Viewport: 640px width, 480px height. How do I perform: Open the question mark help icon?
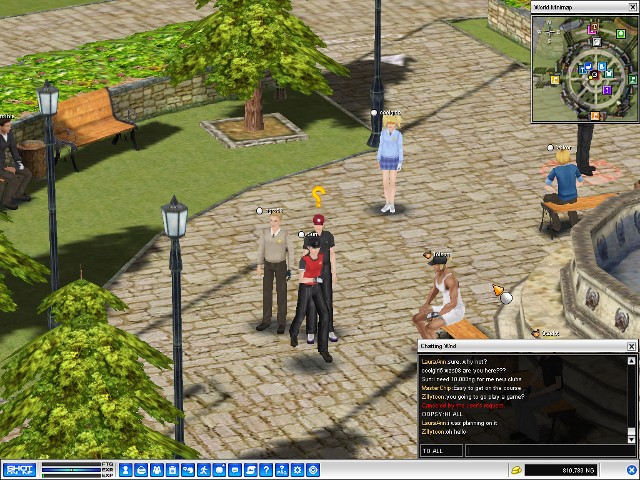tap(265, 469)
